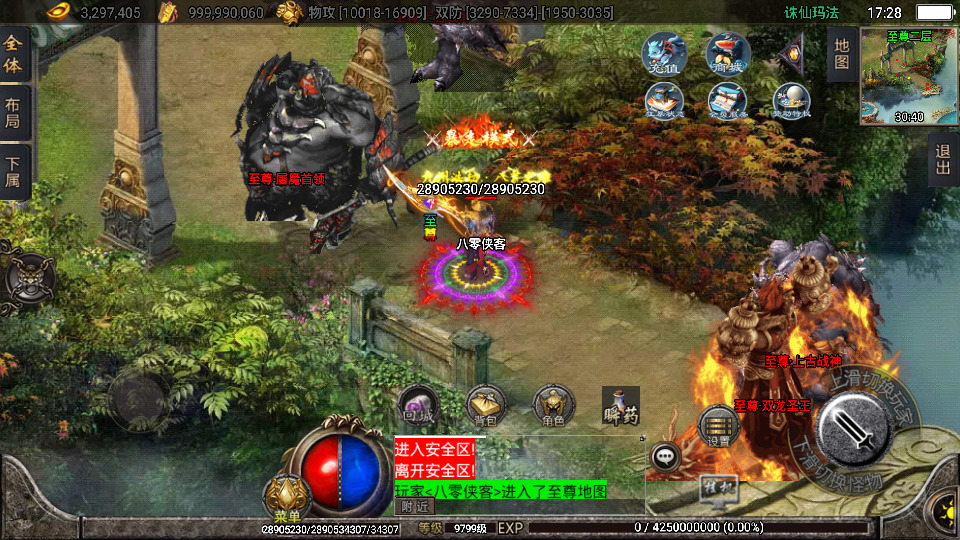
Task: Open the 角色 character sheet
Action: (x=552, y=407)
